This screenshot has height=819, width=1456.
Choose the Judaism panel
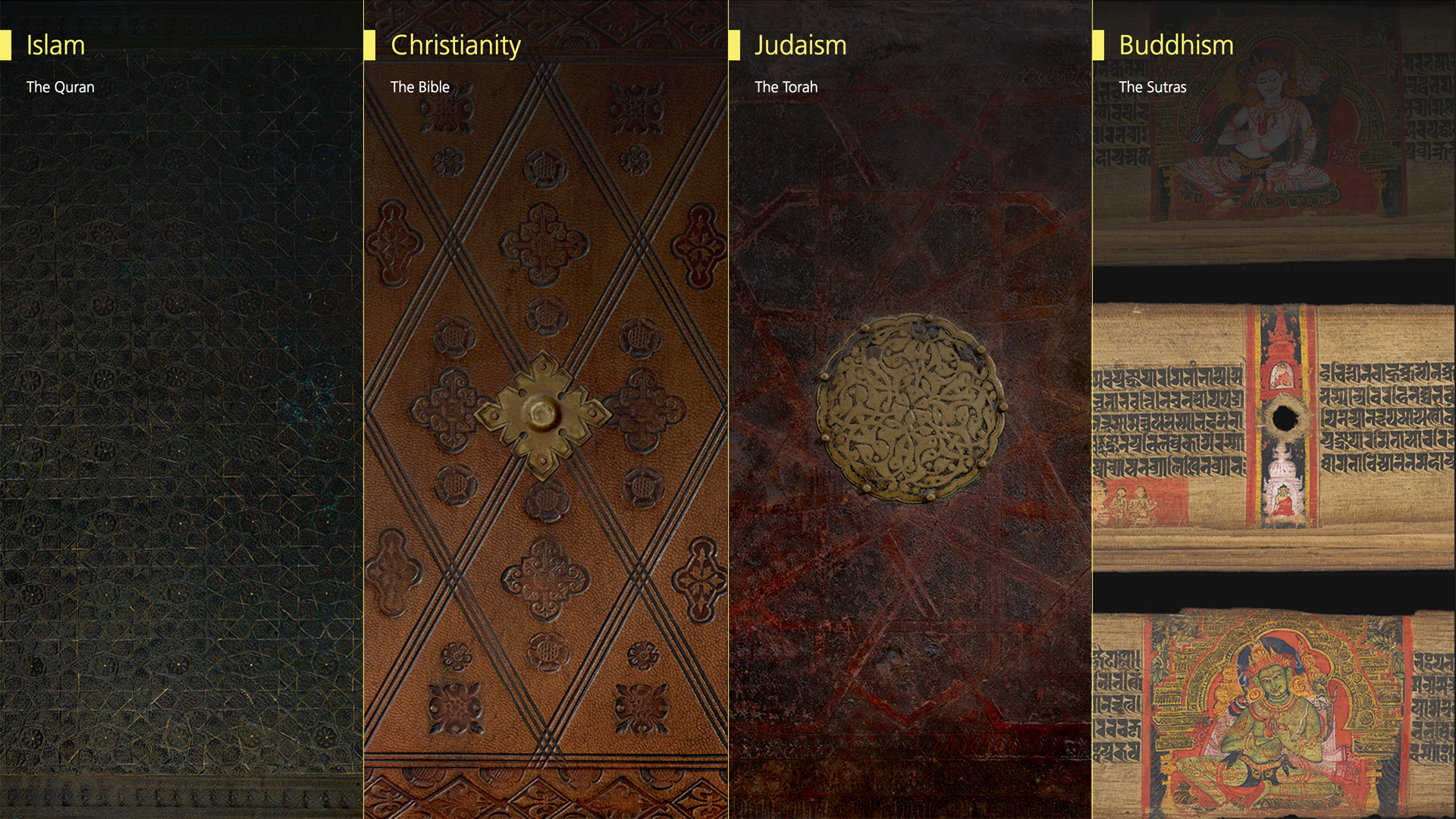(909, 409)
